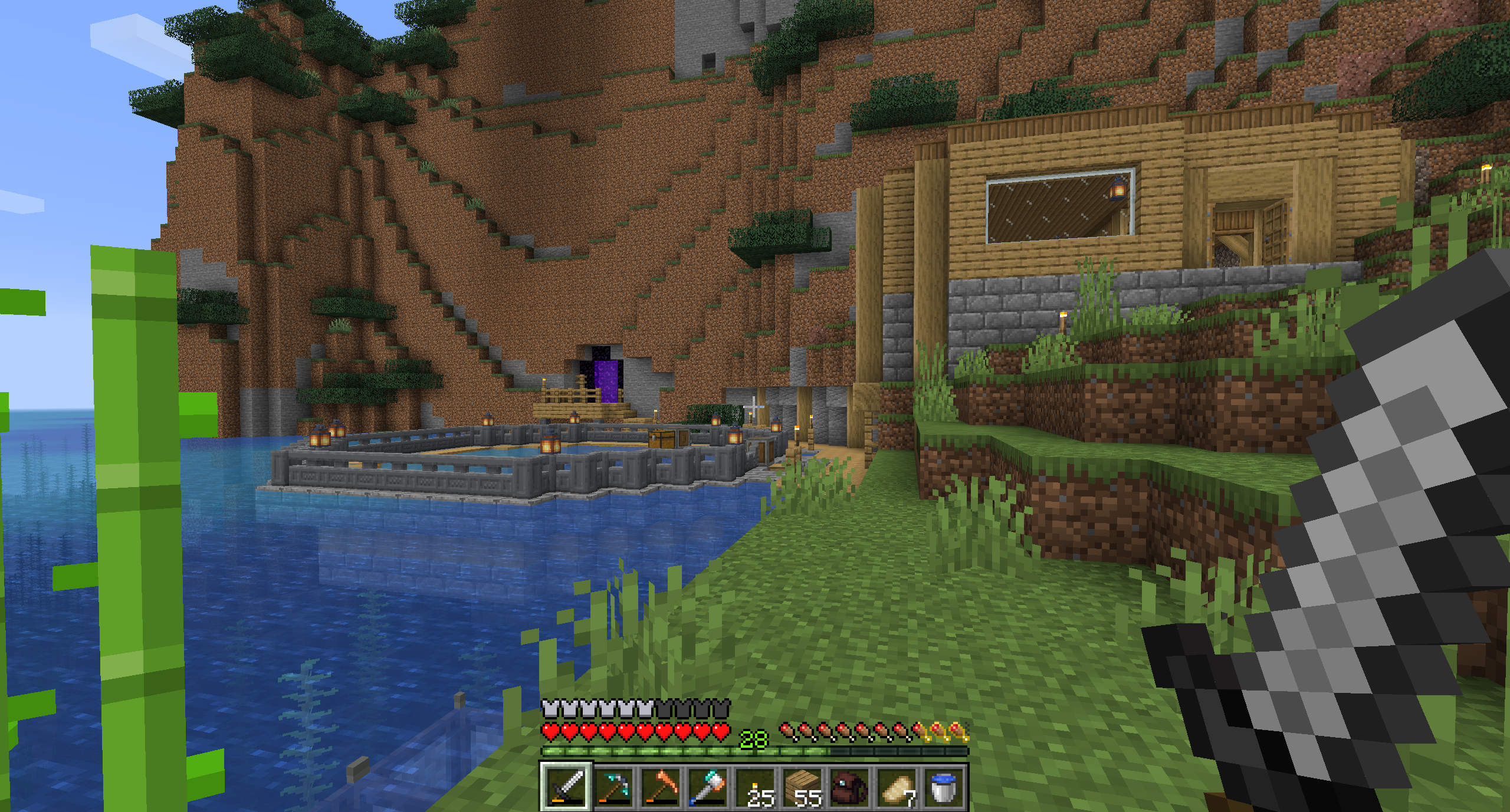Pick the oak planks stack of 55
The image size is (1510, 812).
802,786
